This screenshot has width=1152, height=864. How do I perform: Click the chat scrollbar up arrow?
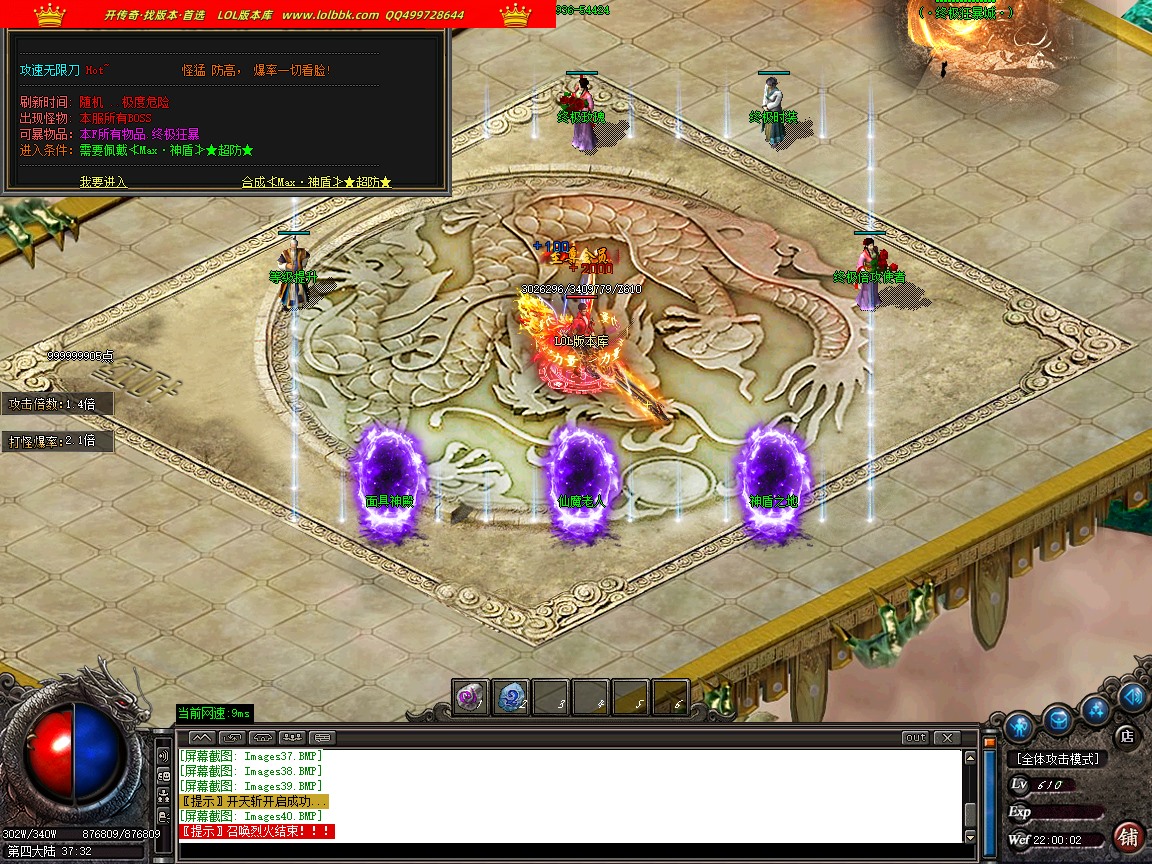[969, 758]
